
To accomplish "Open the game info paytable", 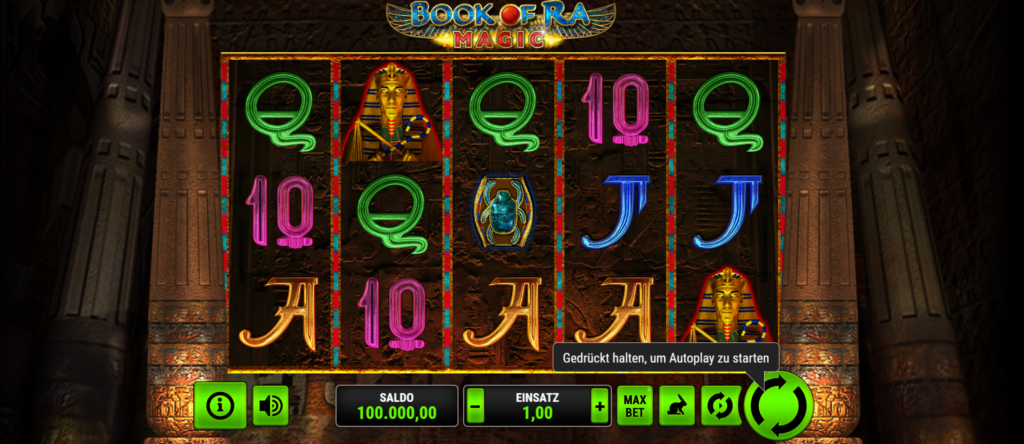I will coord(220,406).
